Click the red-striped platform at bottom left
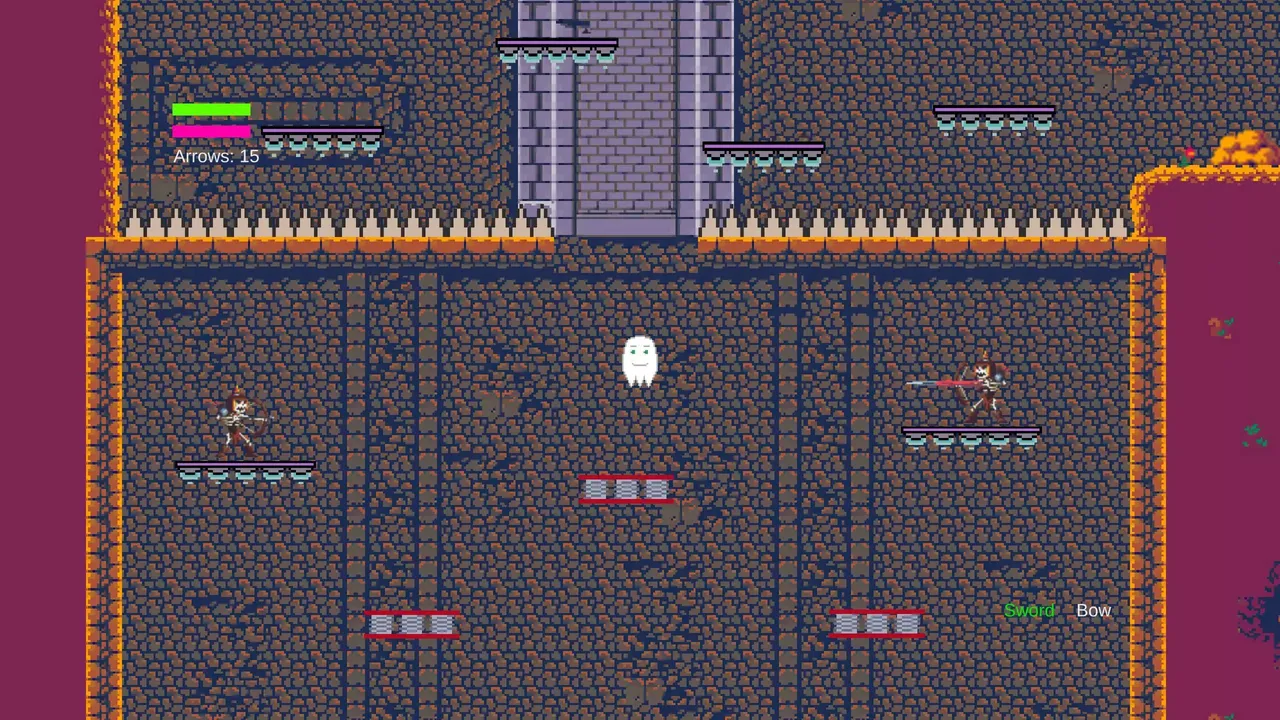The image size is (1280, 720). click(x=413, y=624)
